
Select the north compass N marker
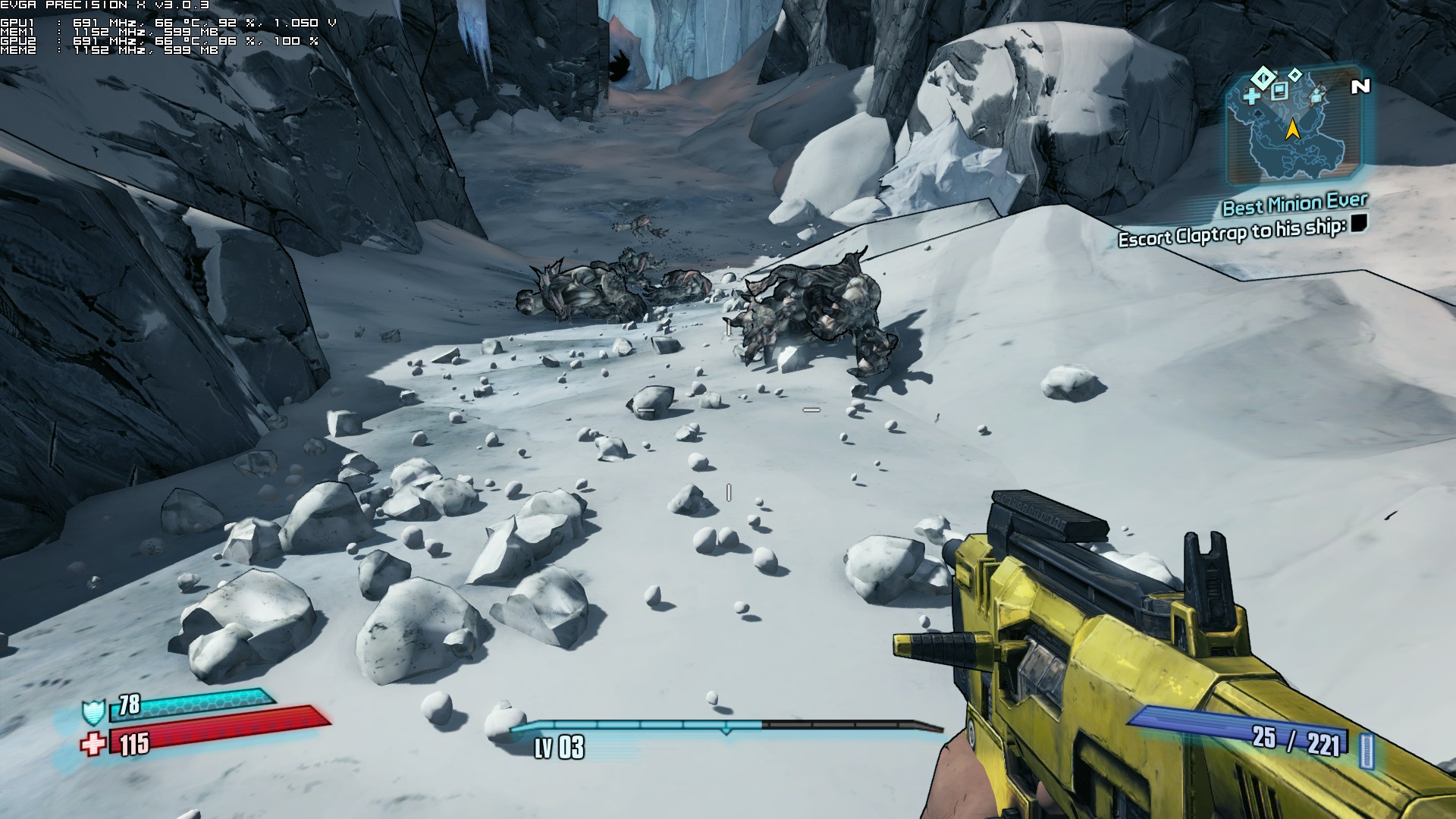pos(1360,86)
